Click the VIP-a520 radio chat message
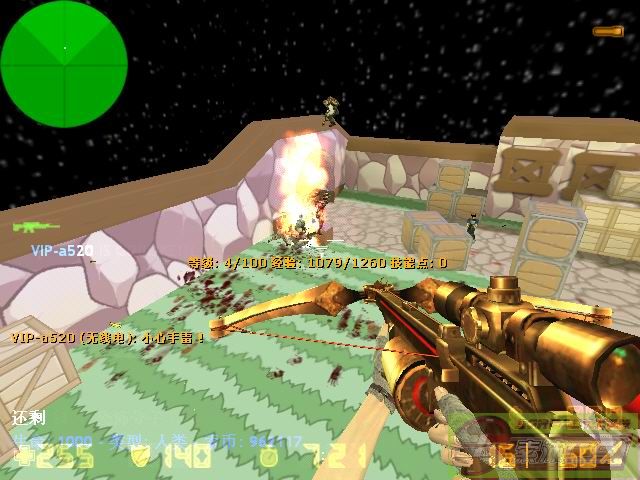640x480 pixels. click(x=108, y=337)
